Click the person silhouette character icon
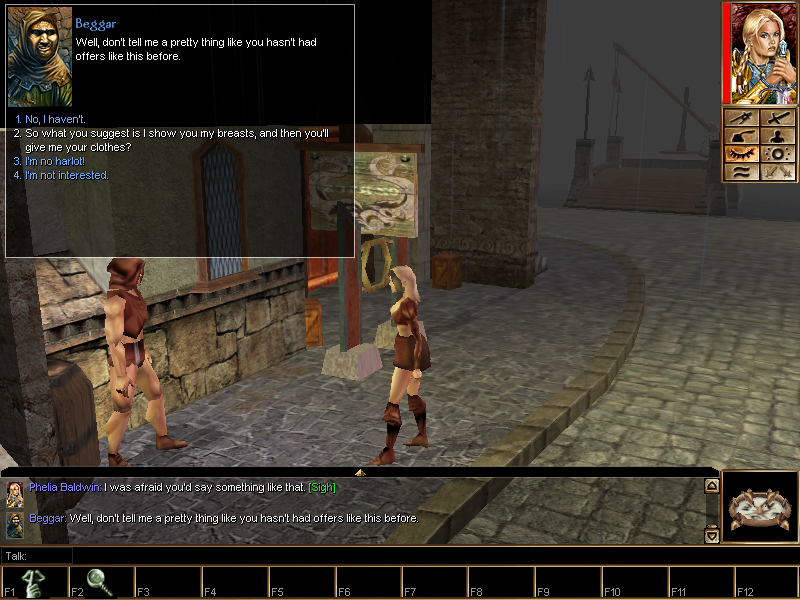Screen dimensions: 800x600 (777, 137)
